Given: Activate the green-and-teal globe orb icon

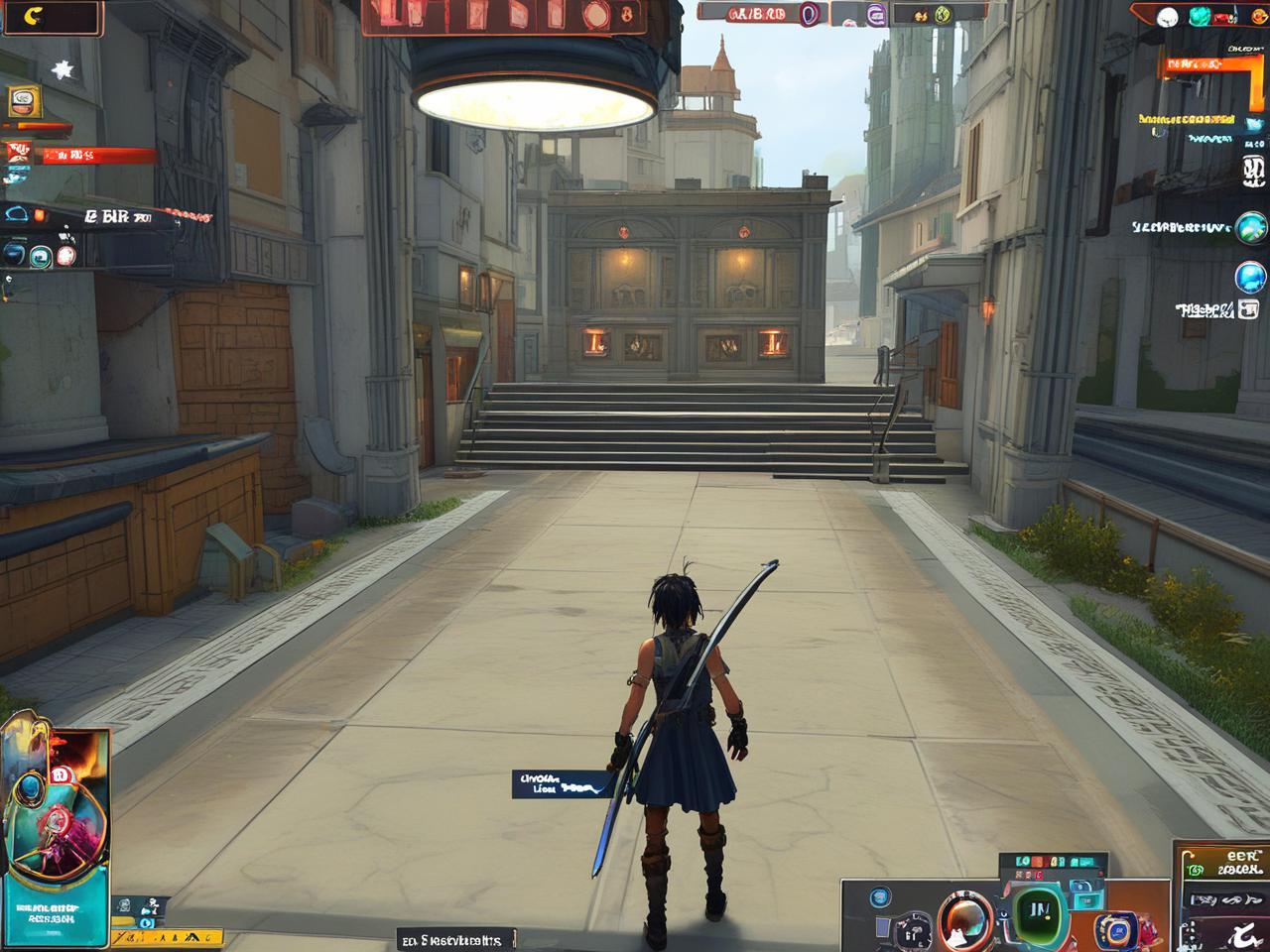Looking at the screenshot, I should pos(1251,229).
